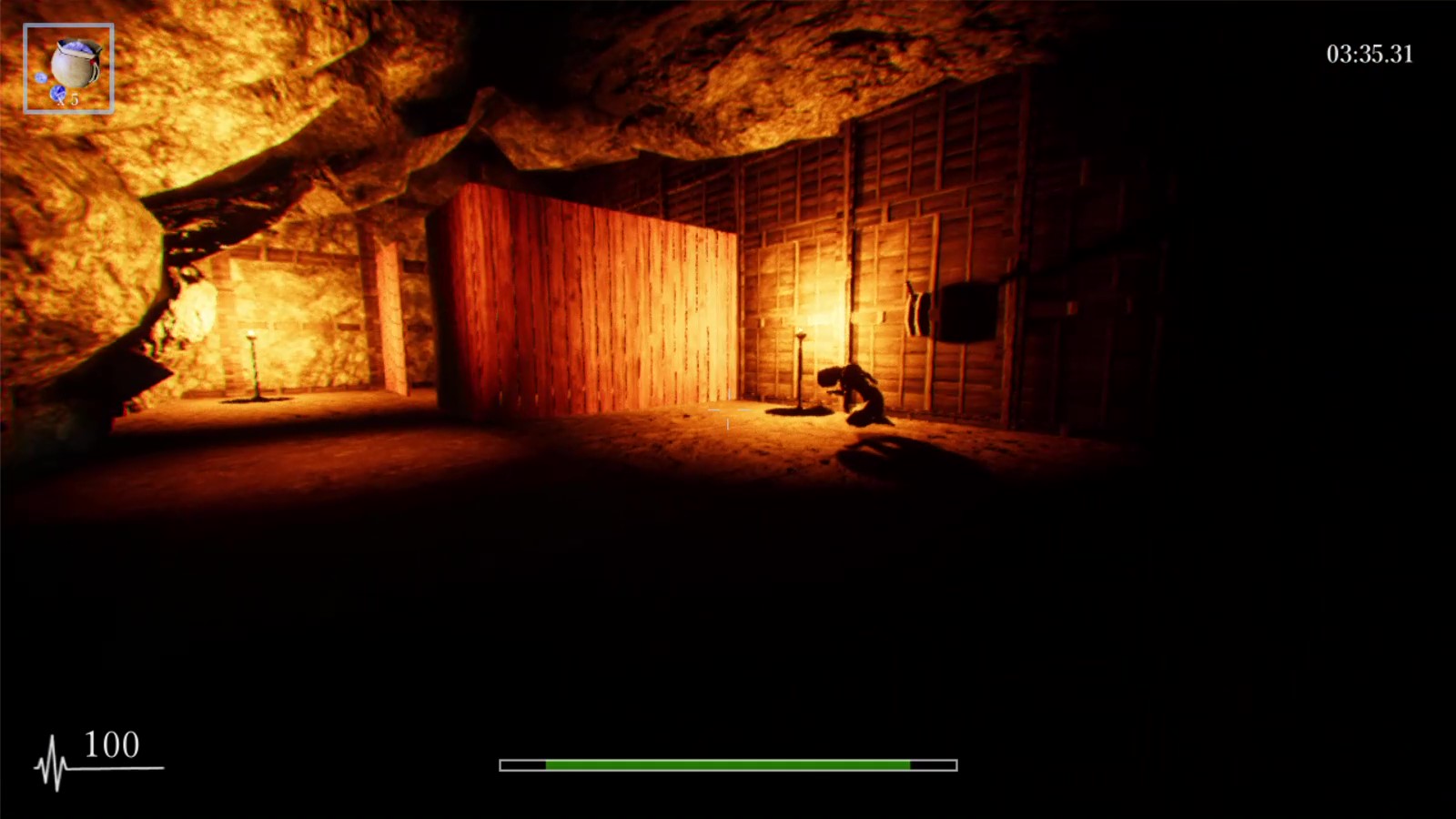Click the dark left segment of the progress bar

[521, 764]
